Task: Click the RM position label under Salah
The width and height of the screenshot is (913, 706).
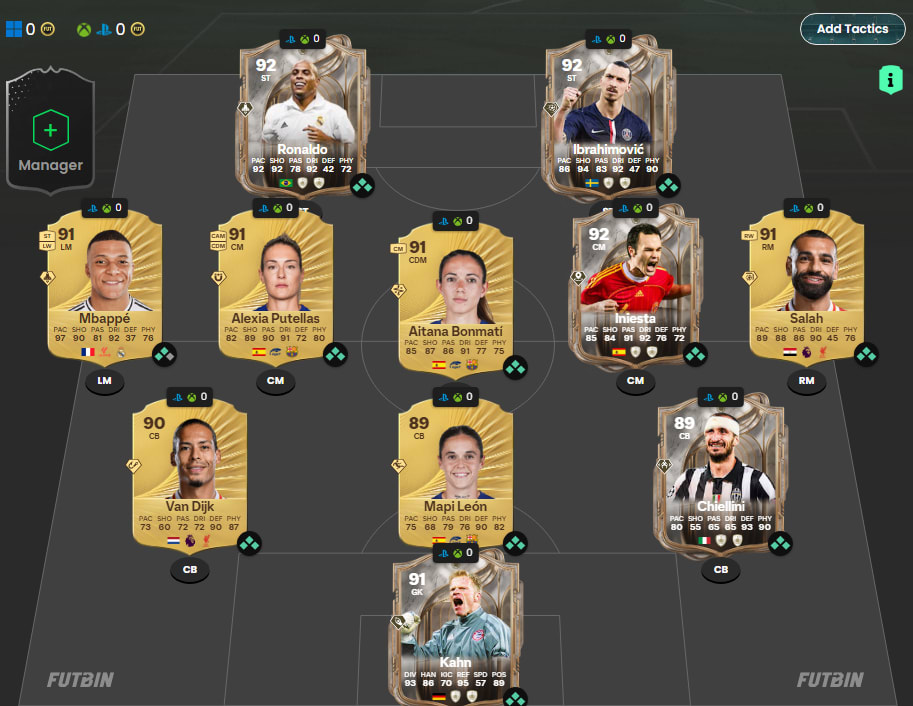Action: click(x=806, y=381)
